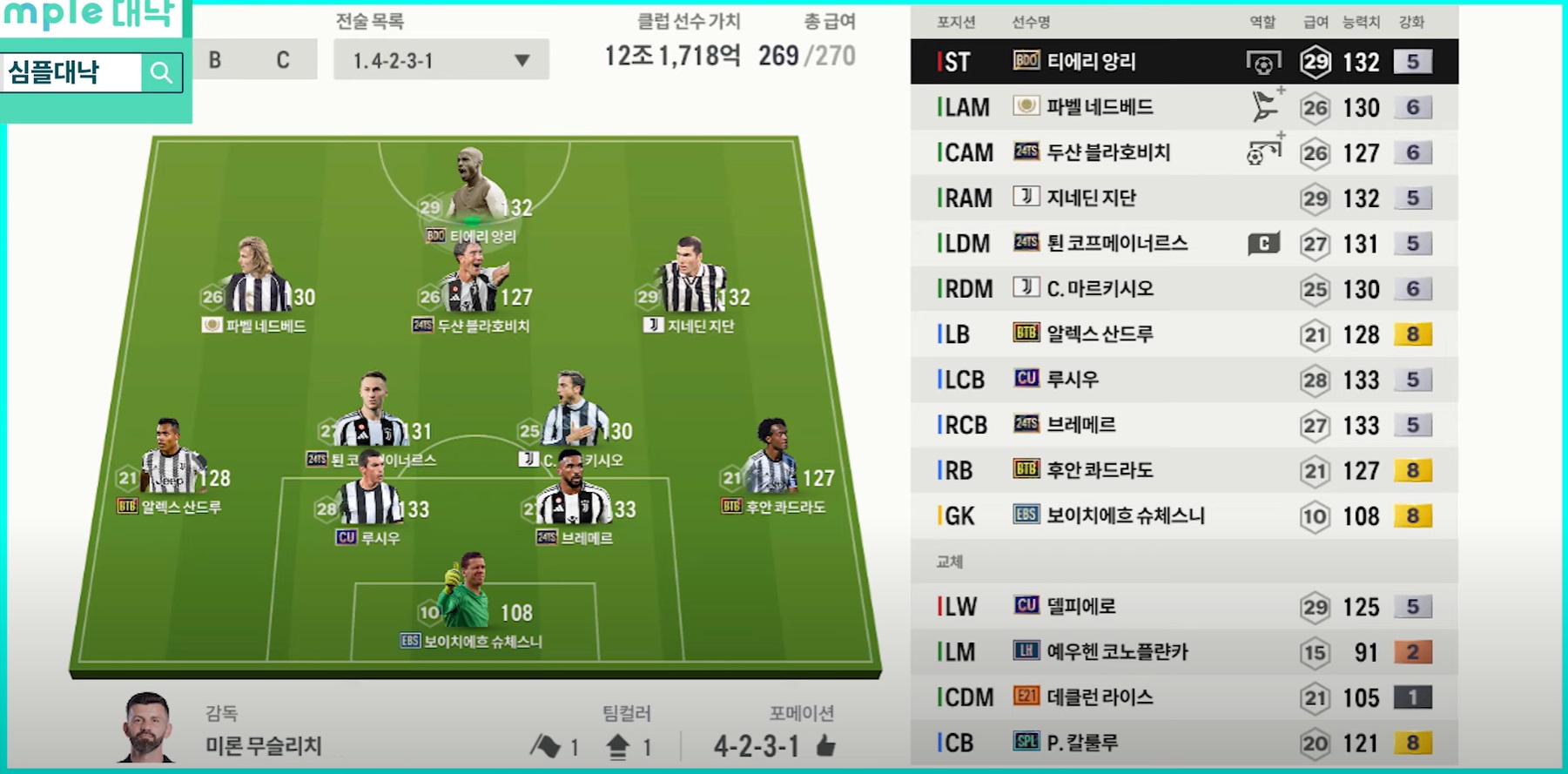Click manager 미론 무슬리치's portrait
1568x774 pixels.
tap(146, 728)
